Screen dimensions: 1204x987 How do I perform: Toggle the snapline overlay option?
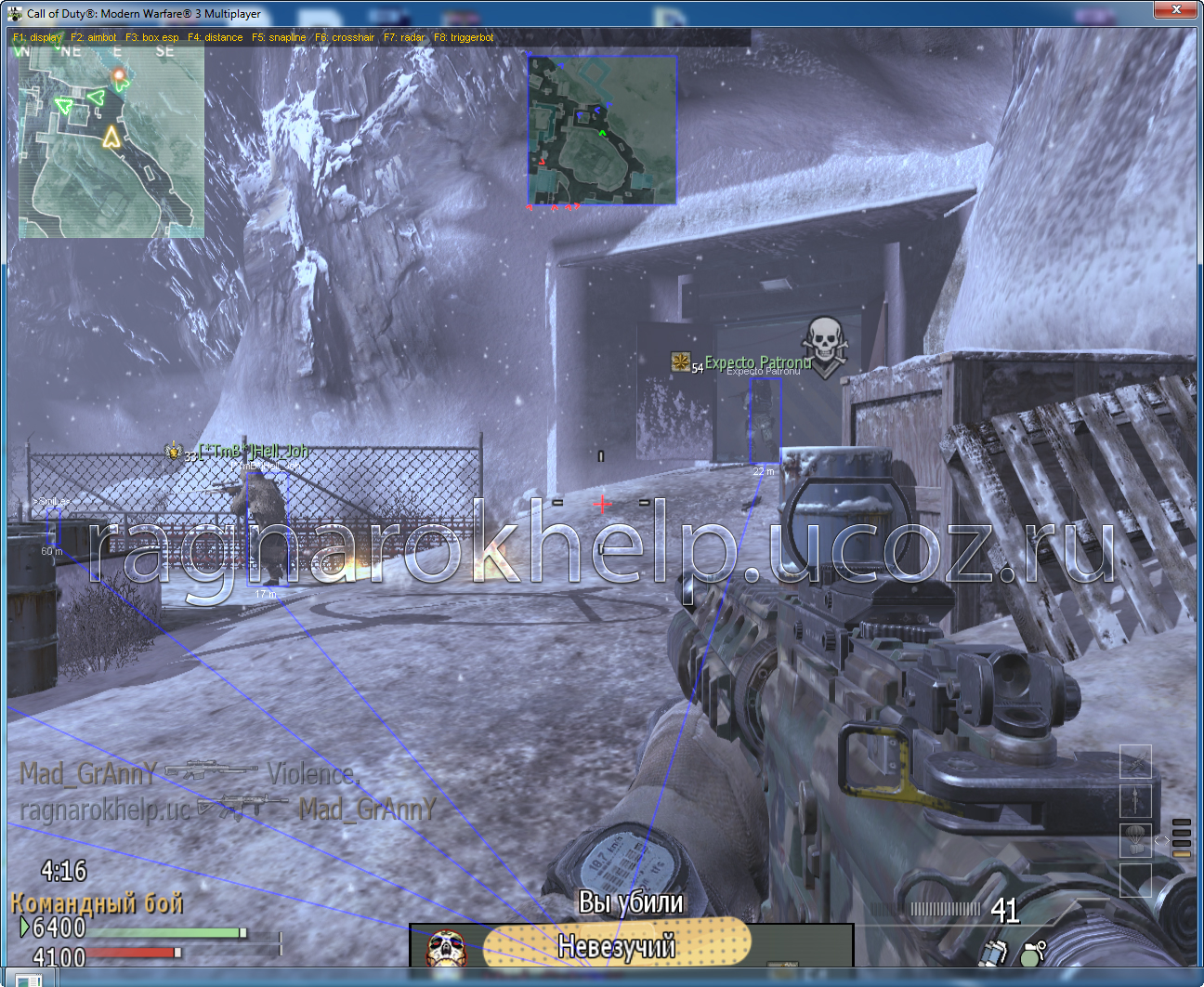coord(279,37)
